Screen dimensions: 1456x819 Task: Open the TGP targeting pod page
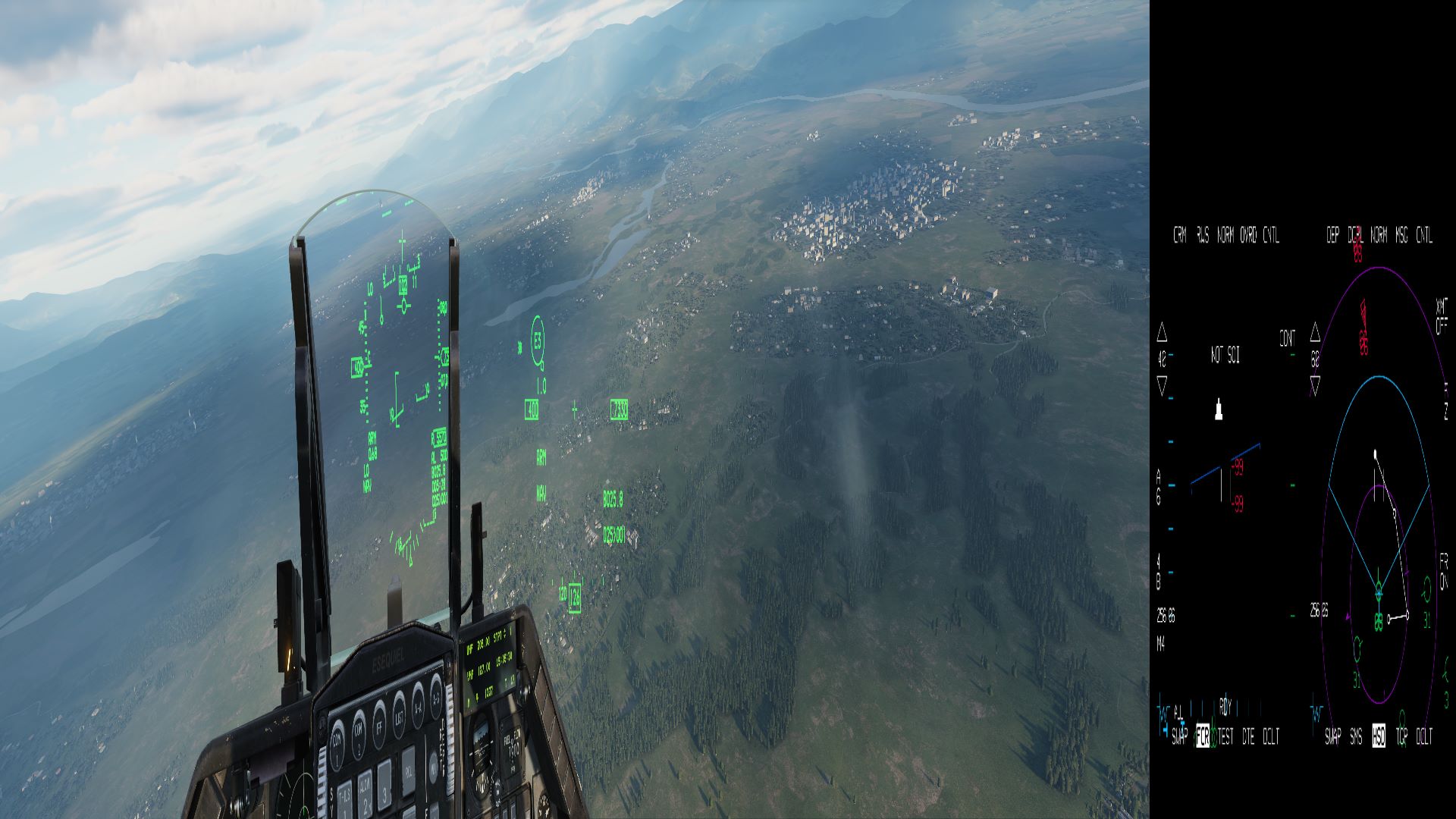tap(1401, 736)
